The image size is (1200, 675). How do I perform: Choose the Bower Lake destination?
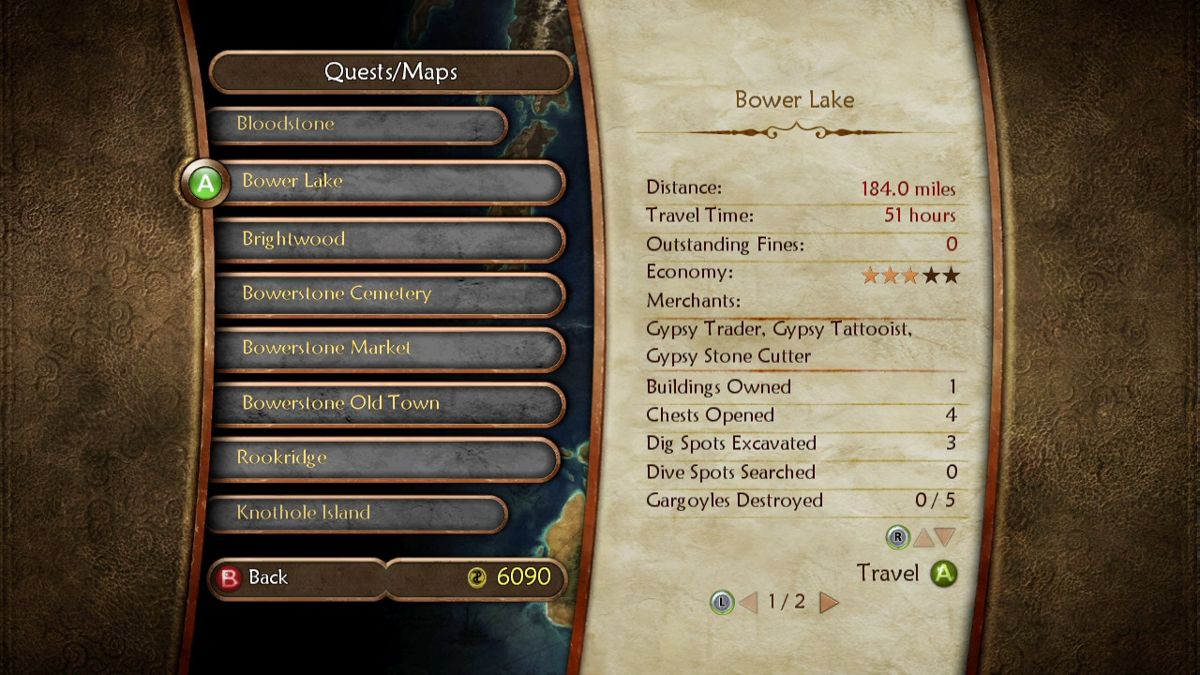pyautogui.click(x=388, y=182)
